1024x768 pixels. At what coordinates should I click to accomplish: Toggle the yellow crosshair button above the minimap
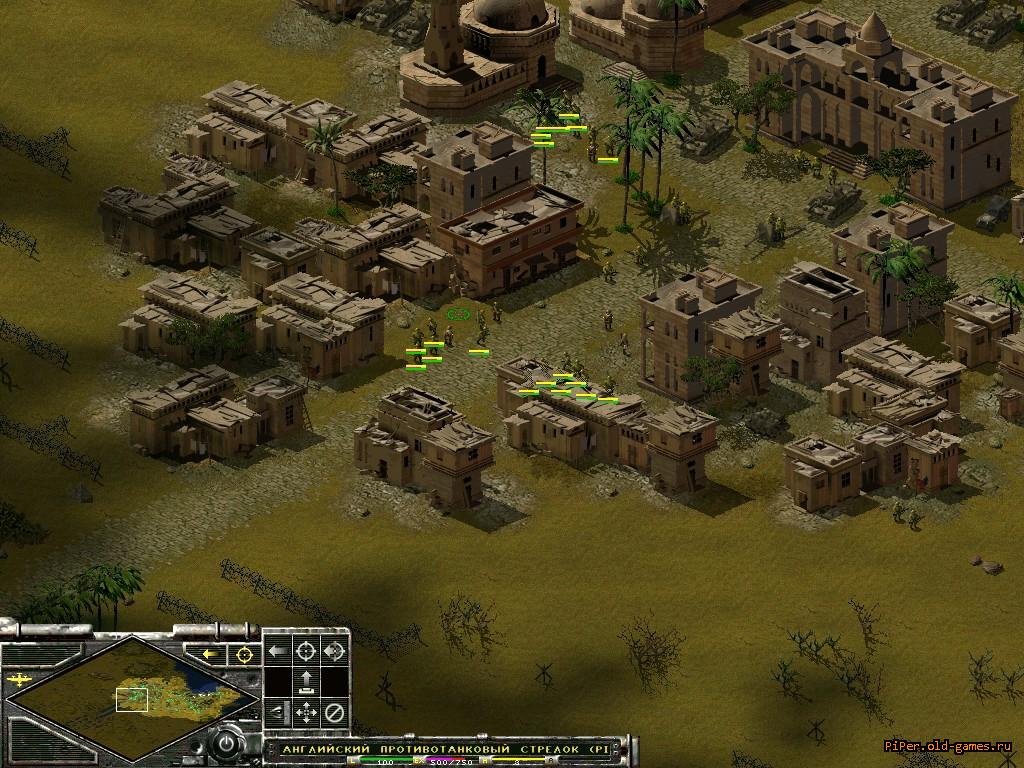coord(242,654)
